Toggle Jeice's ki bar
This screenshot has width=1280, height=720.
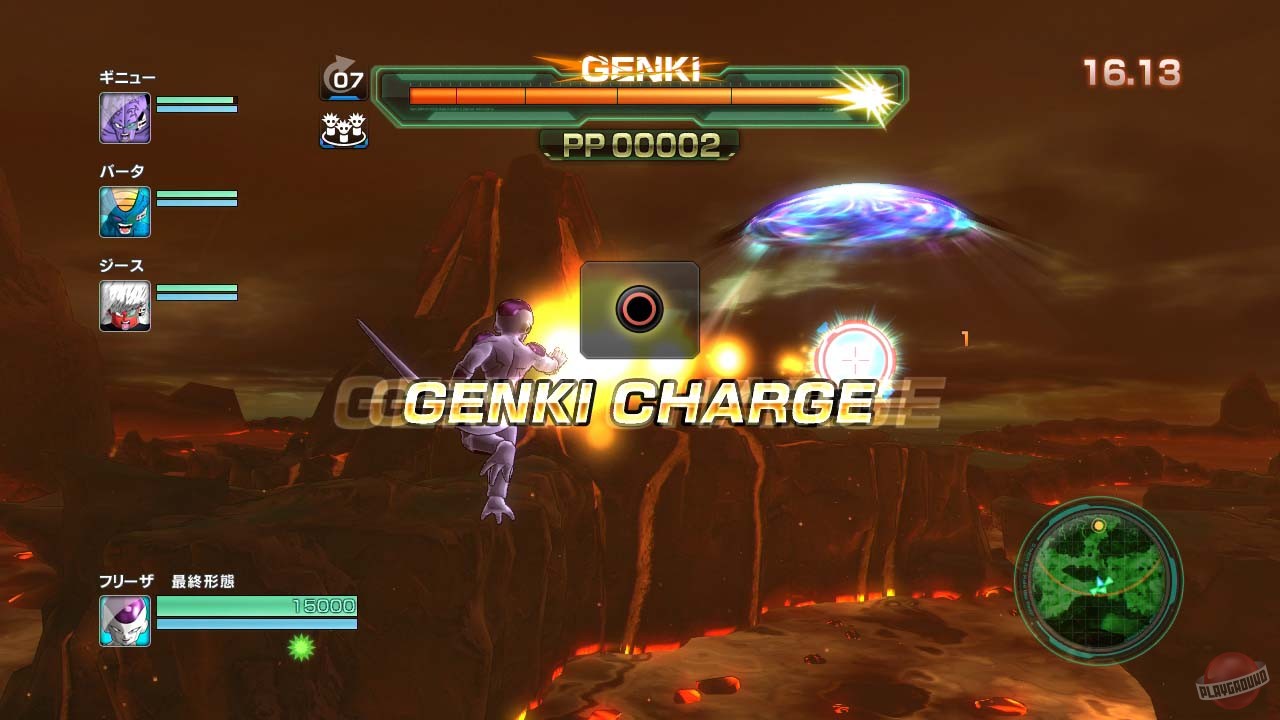195,296
